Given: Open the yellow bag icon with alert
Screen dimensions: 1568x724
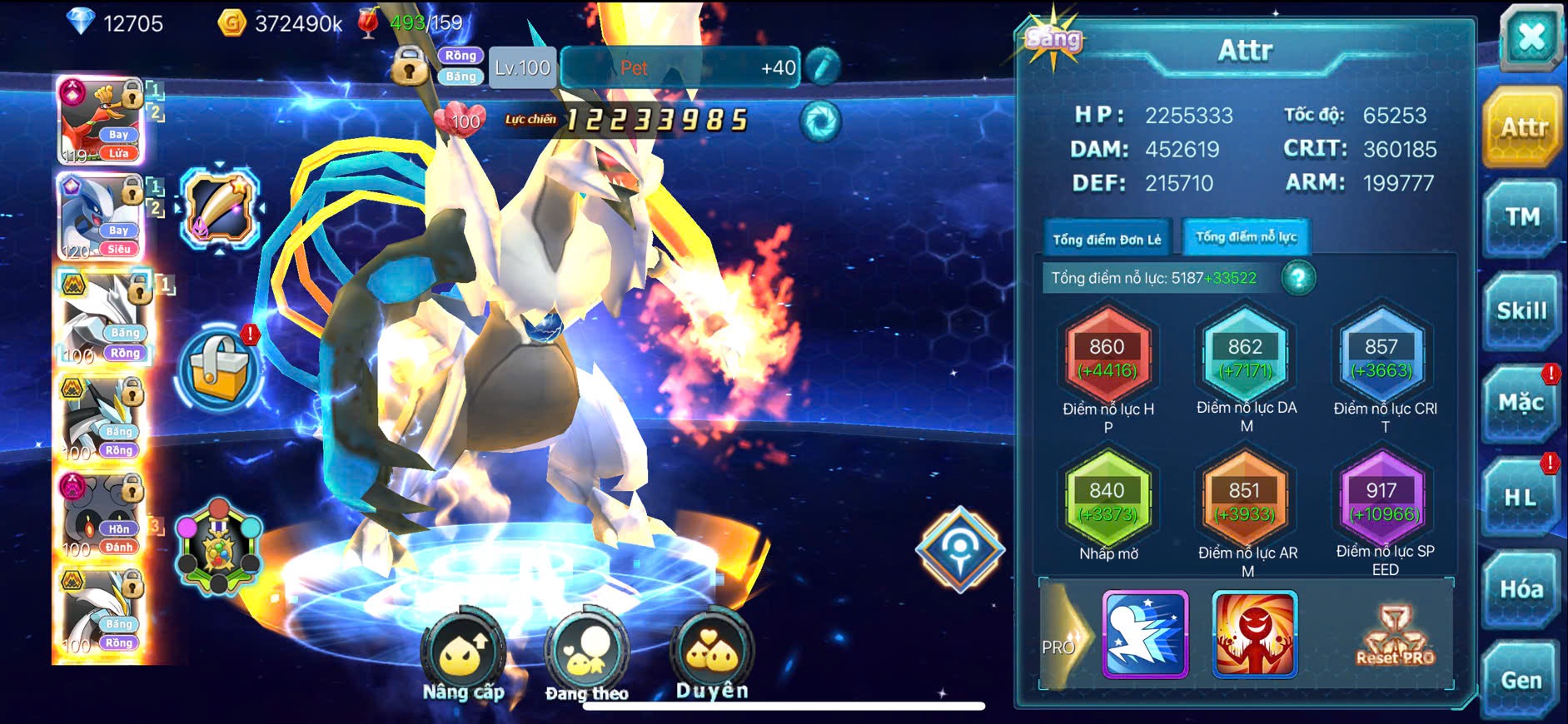Looking at the screenshot, I should point(219,369).
